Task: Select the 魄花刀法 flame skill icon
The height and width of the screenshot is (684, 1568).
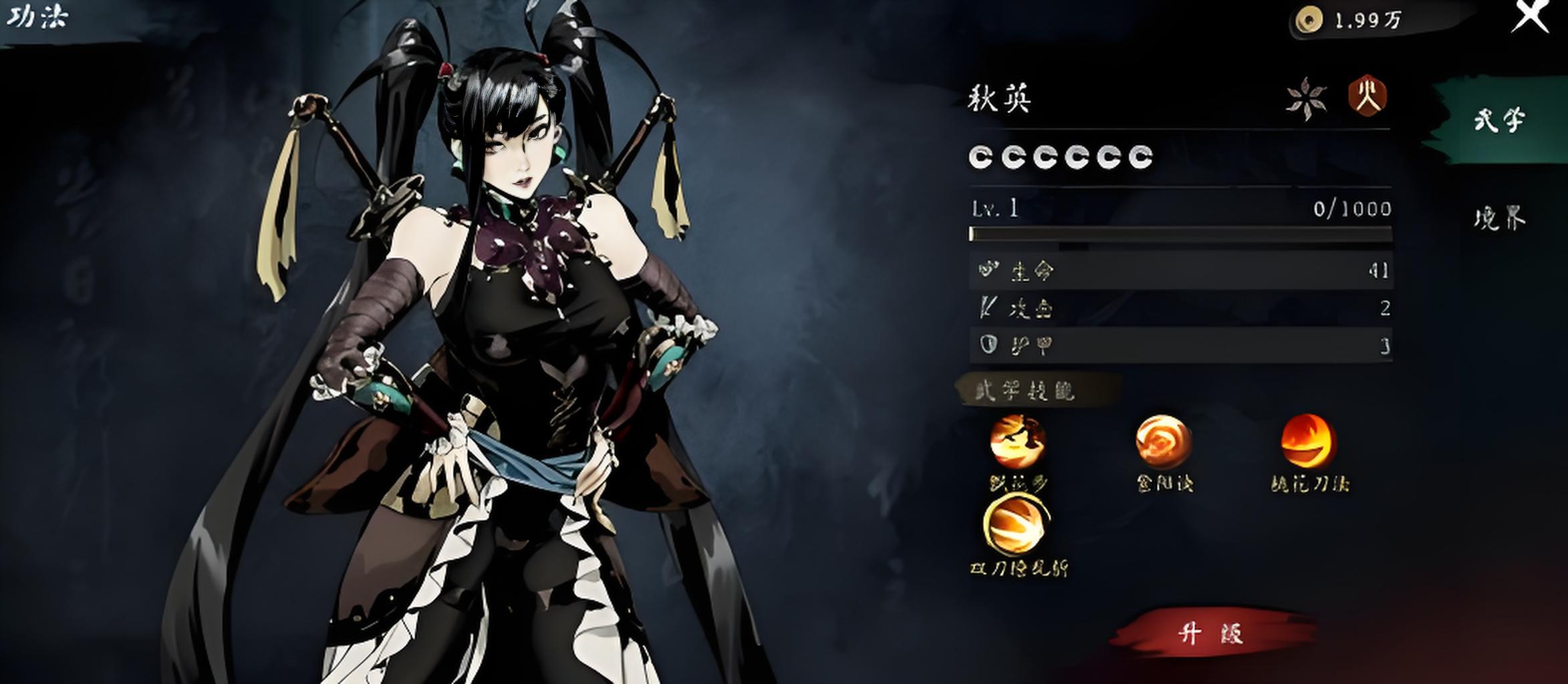Action: point(1308,441)
